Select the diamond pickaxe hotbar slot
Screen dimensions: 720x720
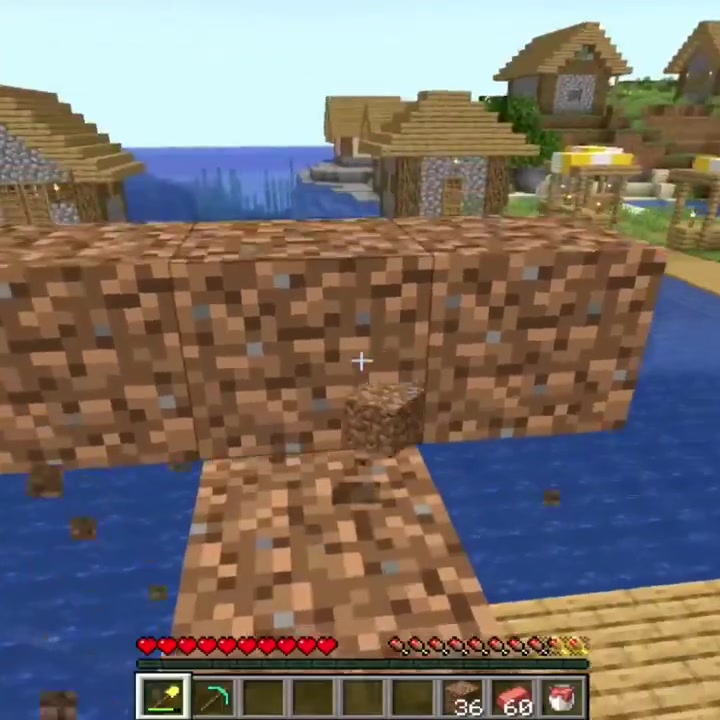213,696
